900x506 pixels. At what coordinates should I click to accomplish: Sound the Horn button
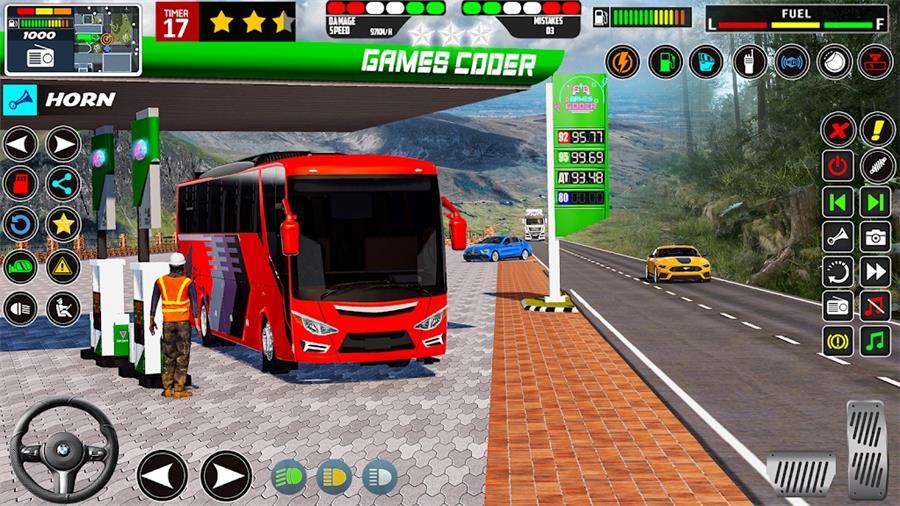(60, 99)
